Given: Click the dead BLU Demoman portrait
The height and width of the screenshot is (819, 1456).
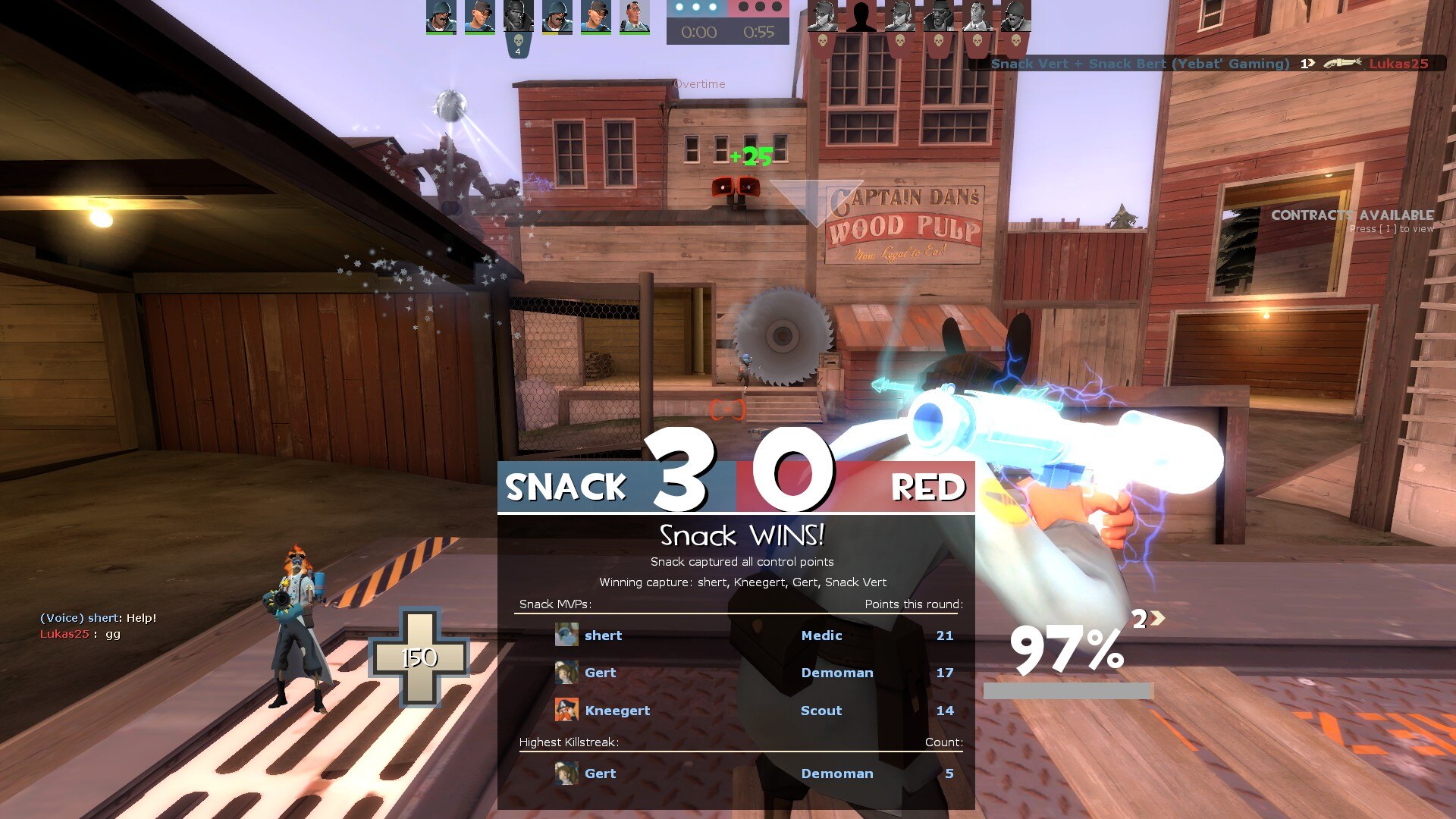Looking at the screenshot, I should coord(519,17).
